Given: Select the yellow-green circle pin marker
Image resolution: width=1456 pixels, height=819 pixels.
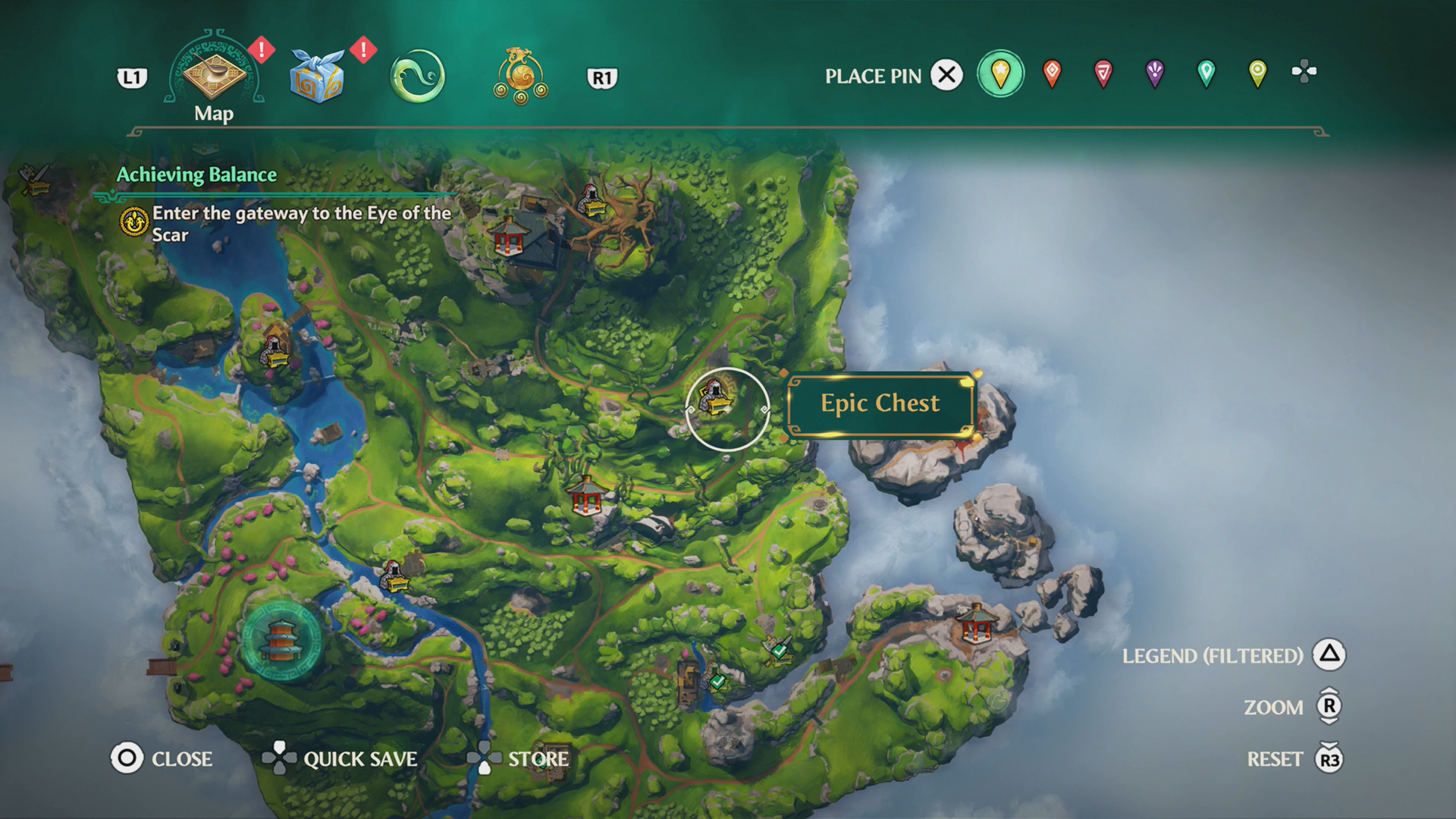Looking at the screenshot, I should [1256, 73].
